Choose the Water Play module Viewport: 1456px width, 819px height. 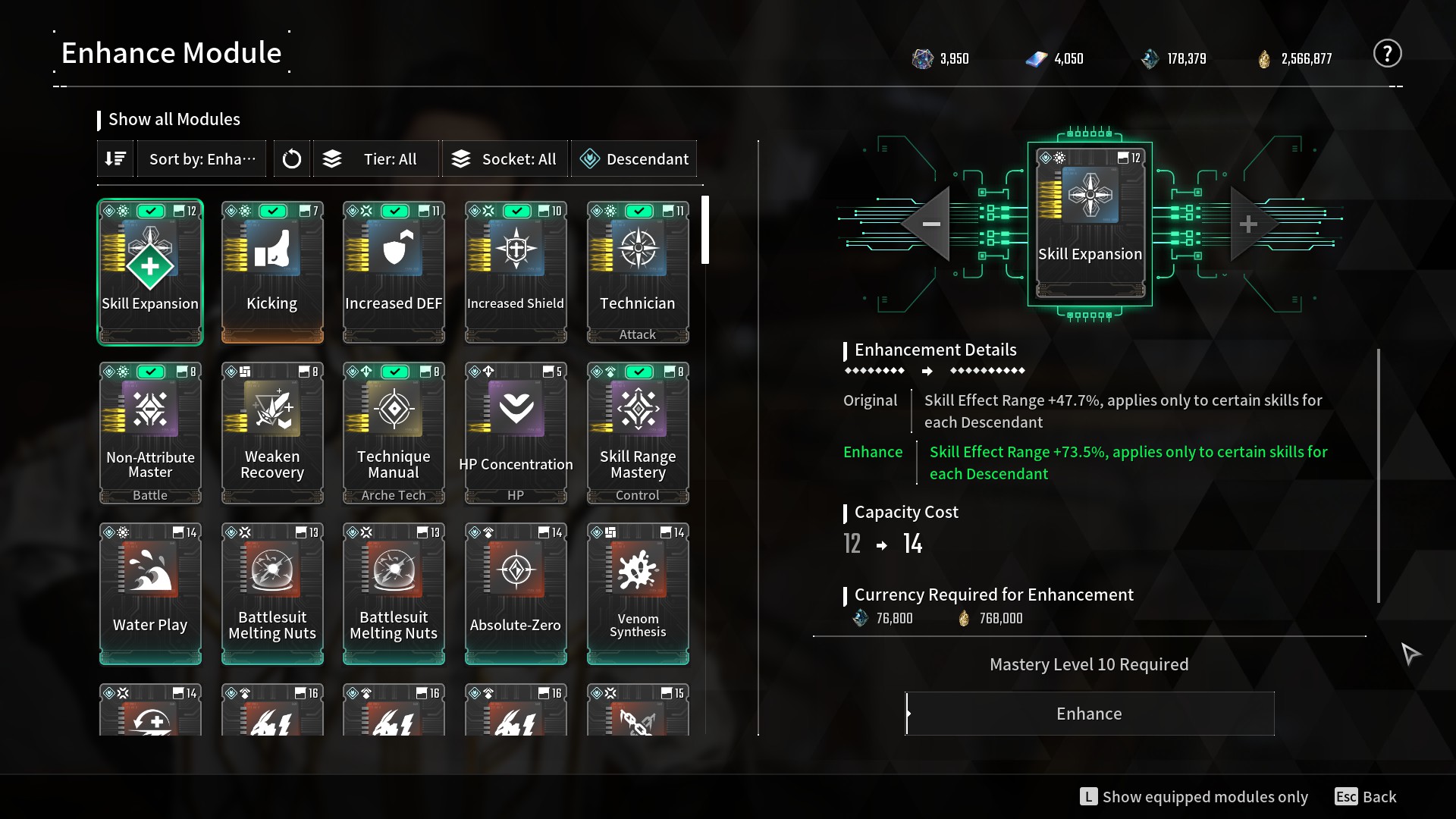[150, 593]
